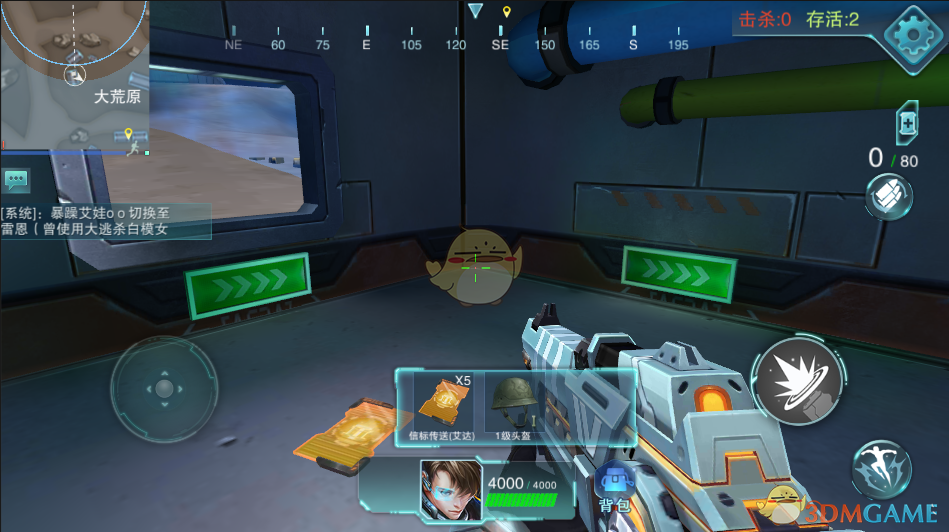Select the character portrait
Screen dimensions: 949x532
[x=450, y=489]
